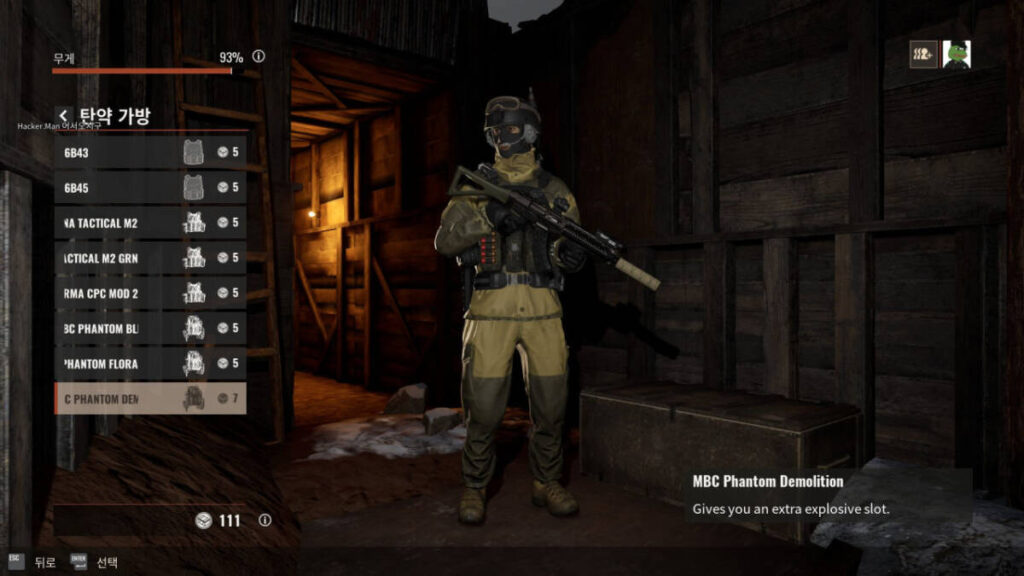This screenshot has width=1024, height=576.
Task: Click the frog player avatar
Action: [x=956, y=54]
